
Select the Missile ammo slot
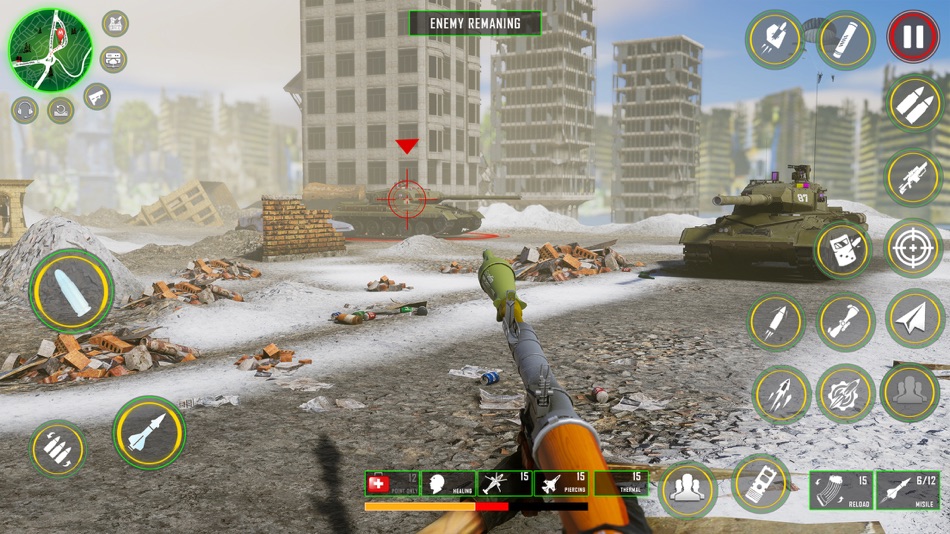click(x=907, y=489)
